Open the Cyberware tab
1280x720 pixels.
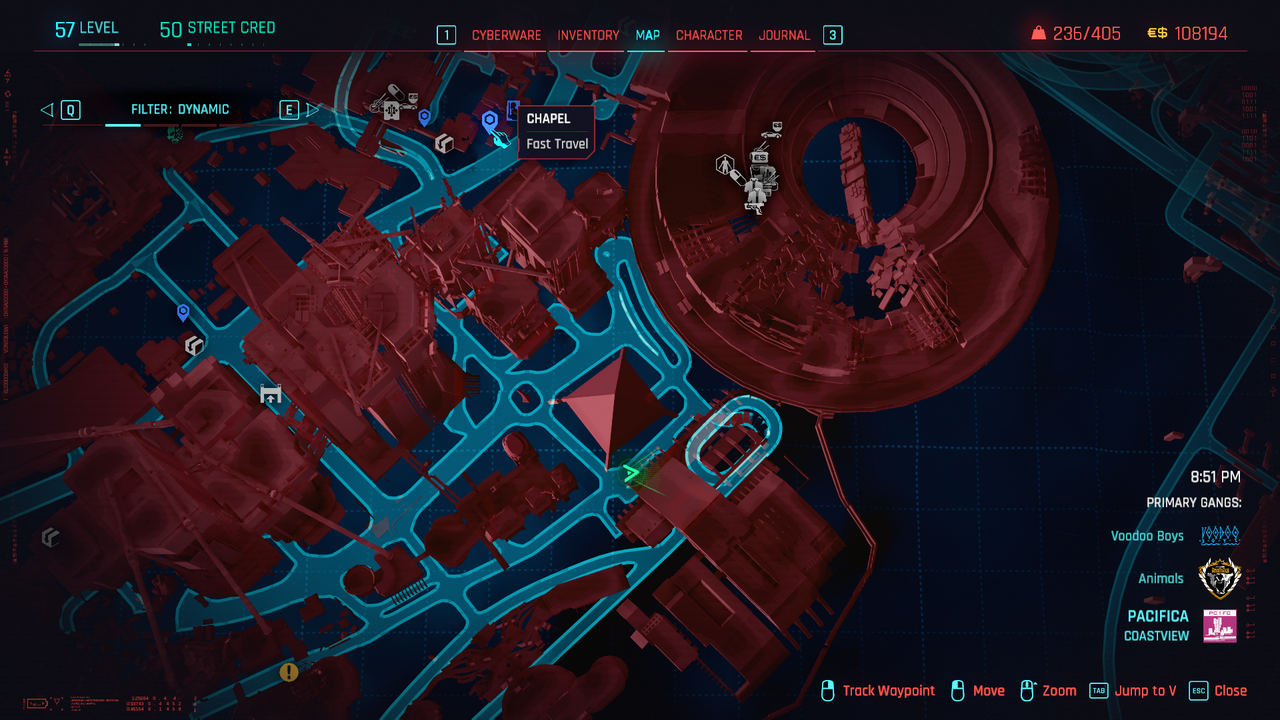(506, 35)
